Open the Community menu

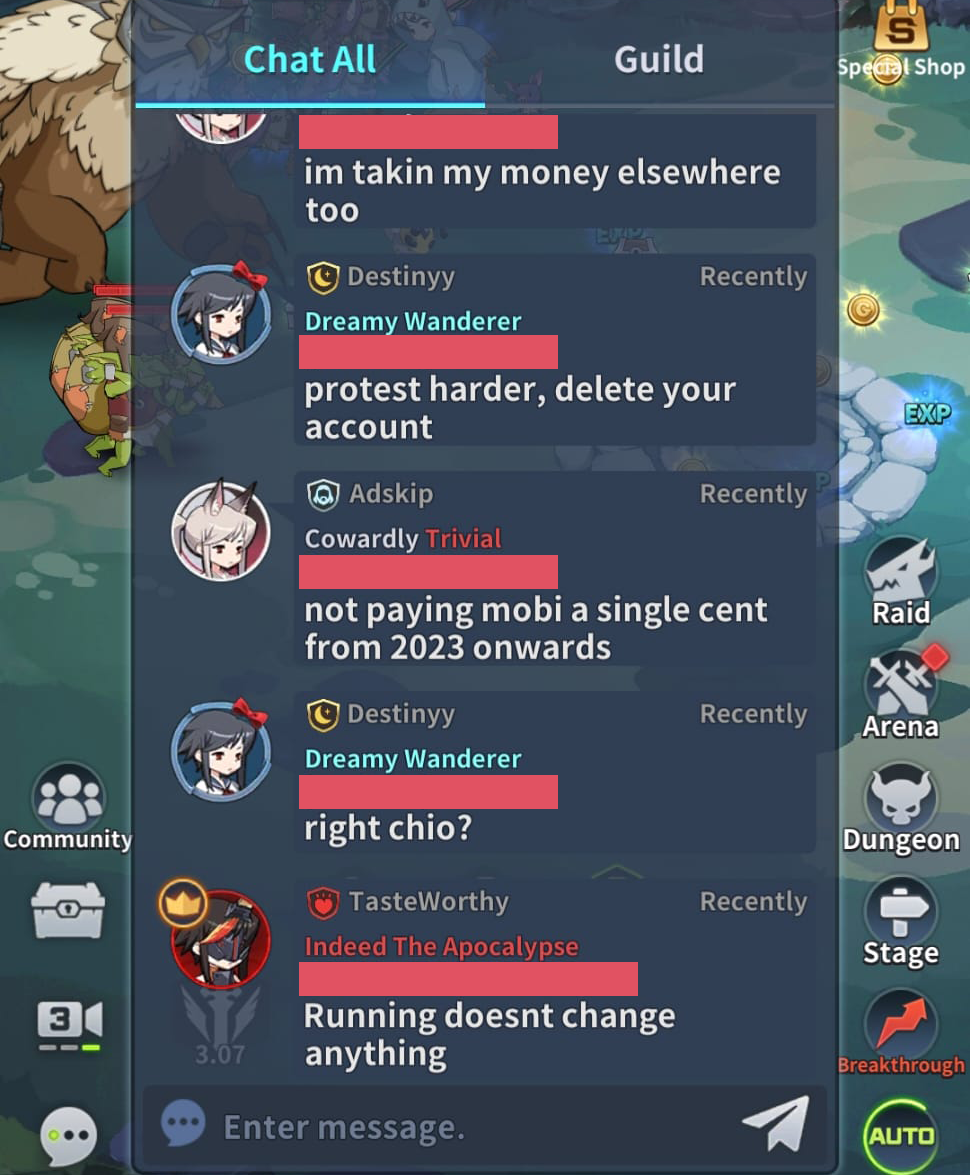(68, 806)
